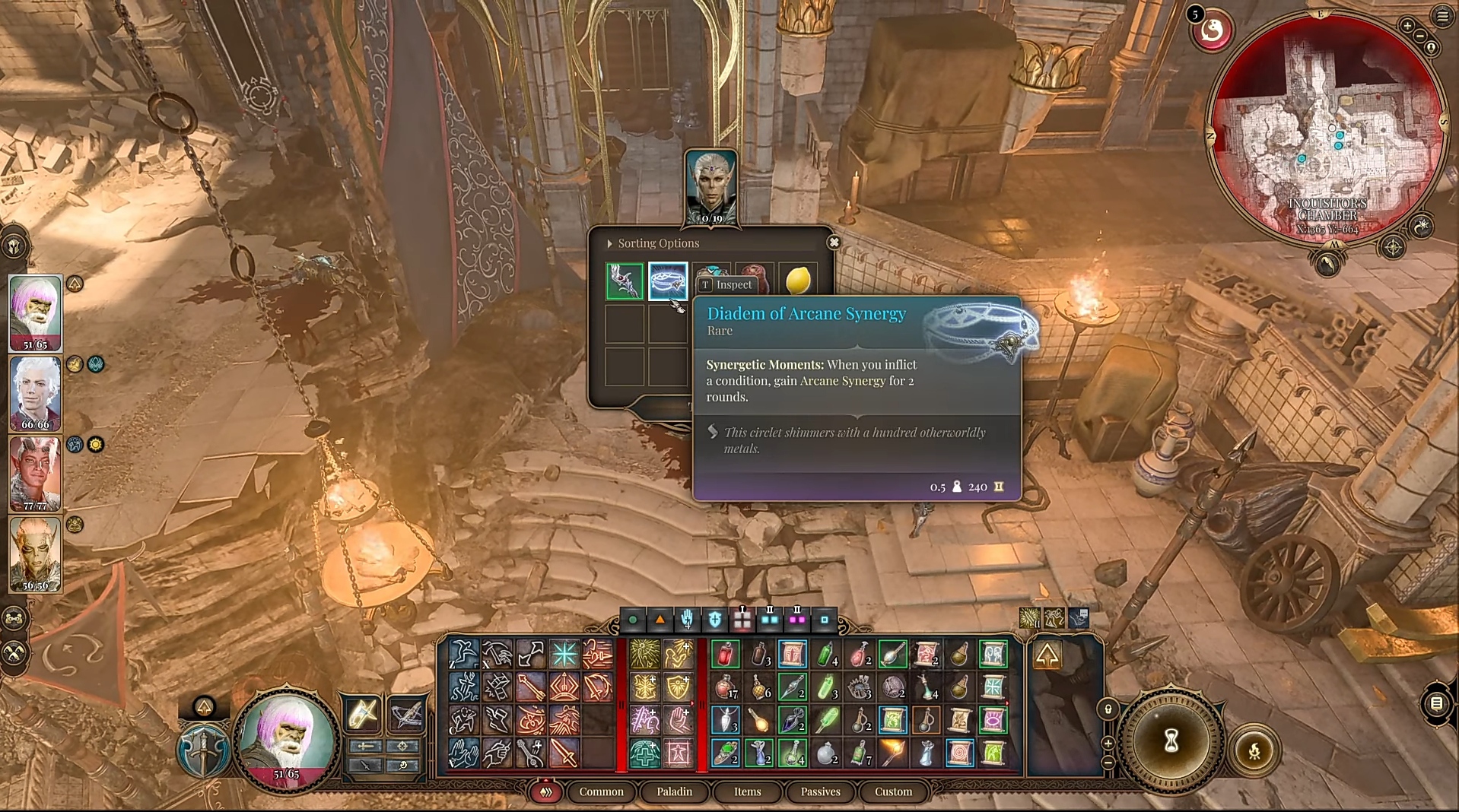Select the green-bordered weapon in the loot
The image size is (1459, 812).
coord(625,281)
